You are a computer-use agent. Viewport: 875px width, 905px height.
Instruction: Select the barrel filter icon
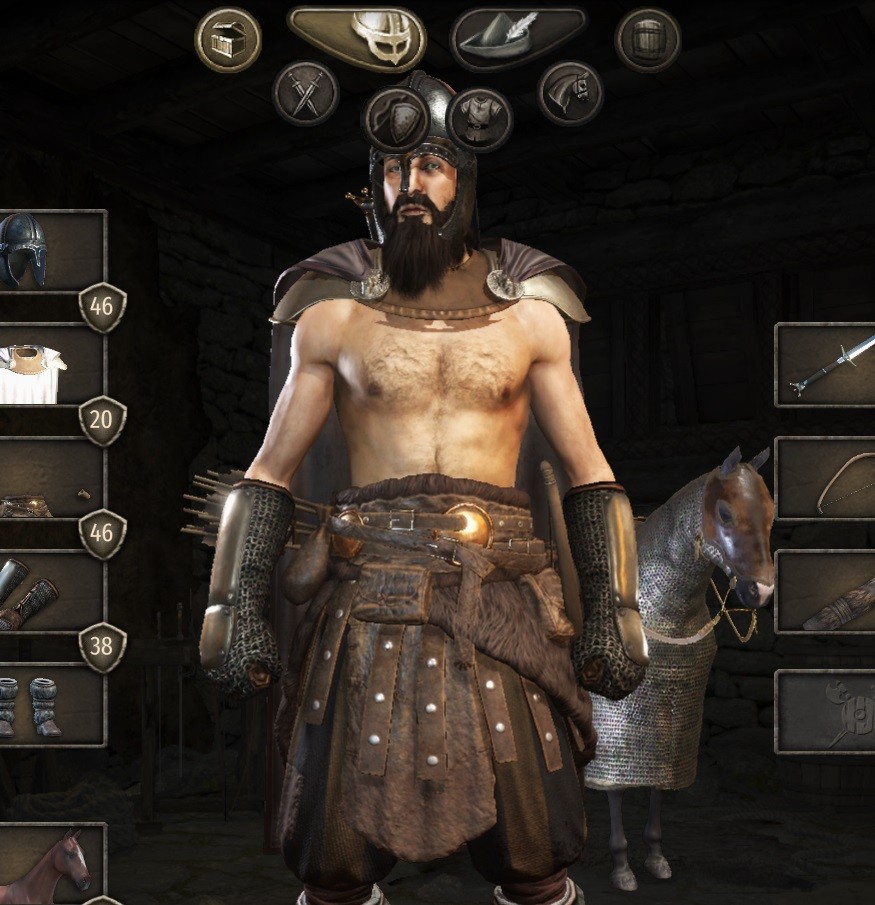648,40
